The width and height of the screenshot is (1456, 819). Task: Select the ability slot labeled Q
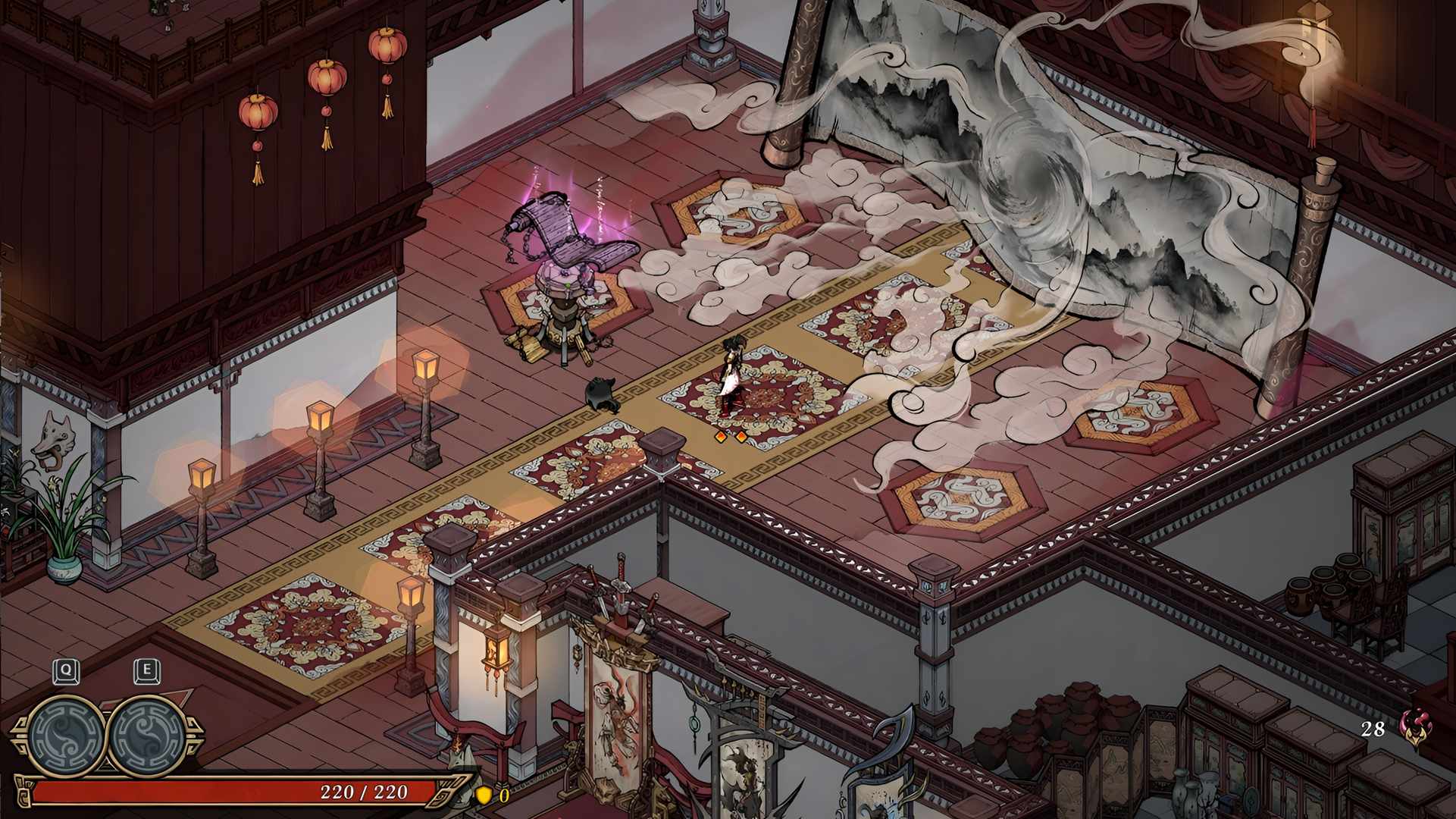[66, 733]
